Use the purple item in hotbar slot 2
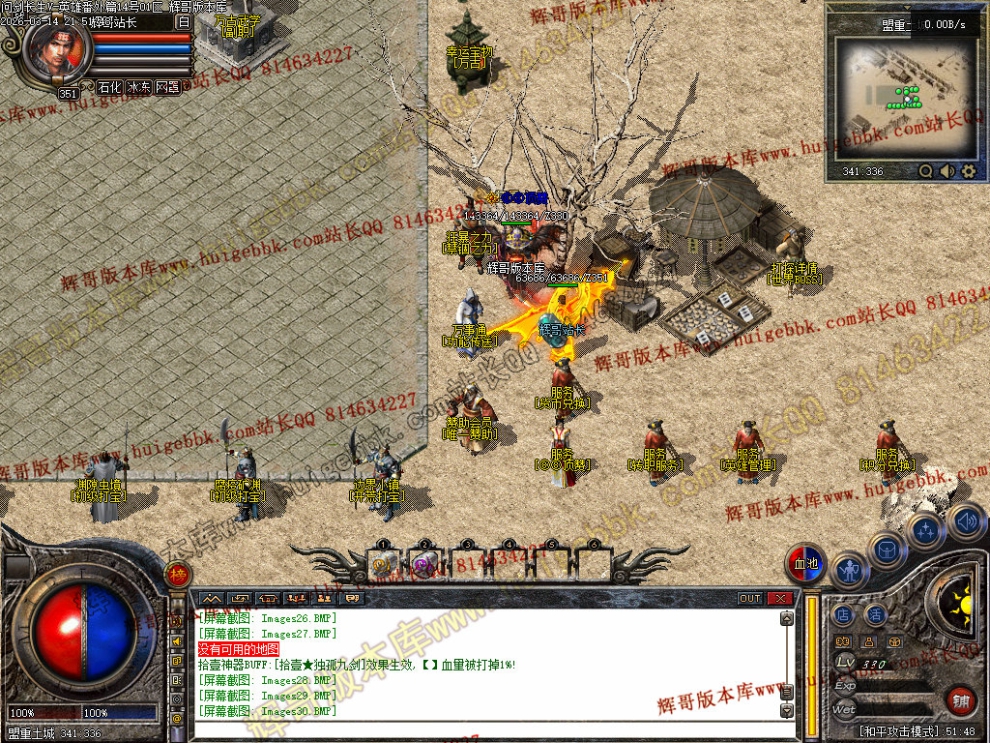 (x=425, y=566)
